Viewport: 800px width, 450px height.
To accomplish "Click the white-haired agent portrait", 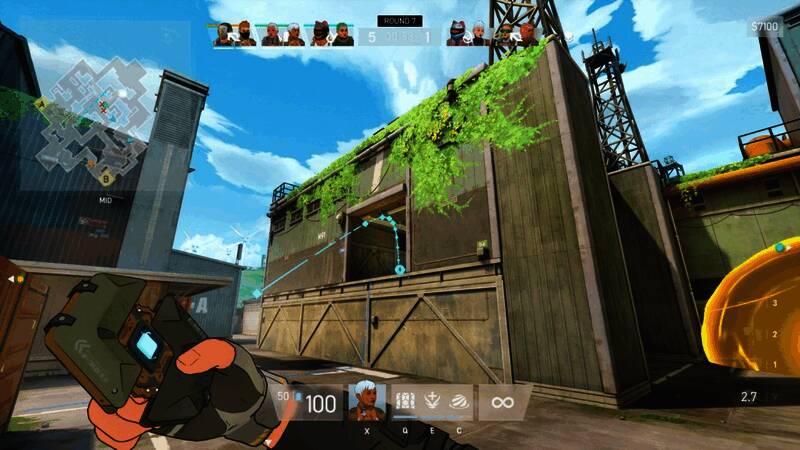I will 366,402.
